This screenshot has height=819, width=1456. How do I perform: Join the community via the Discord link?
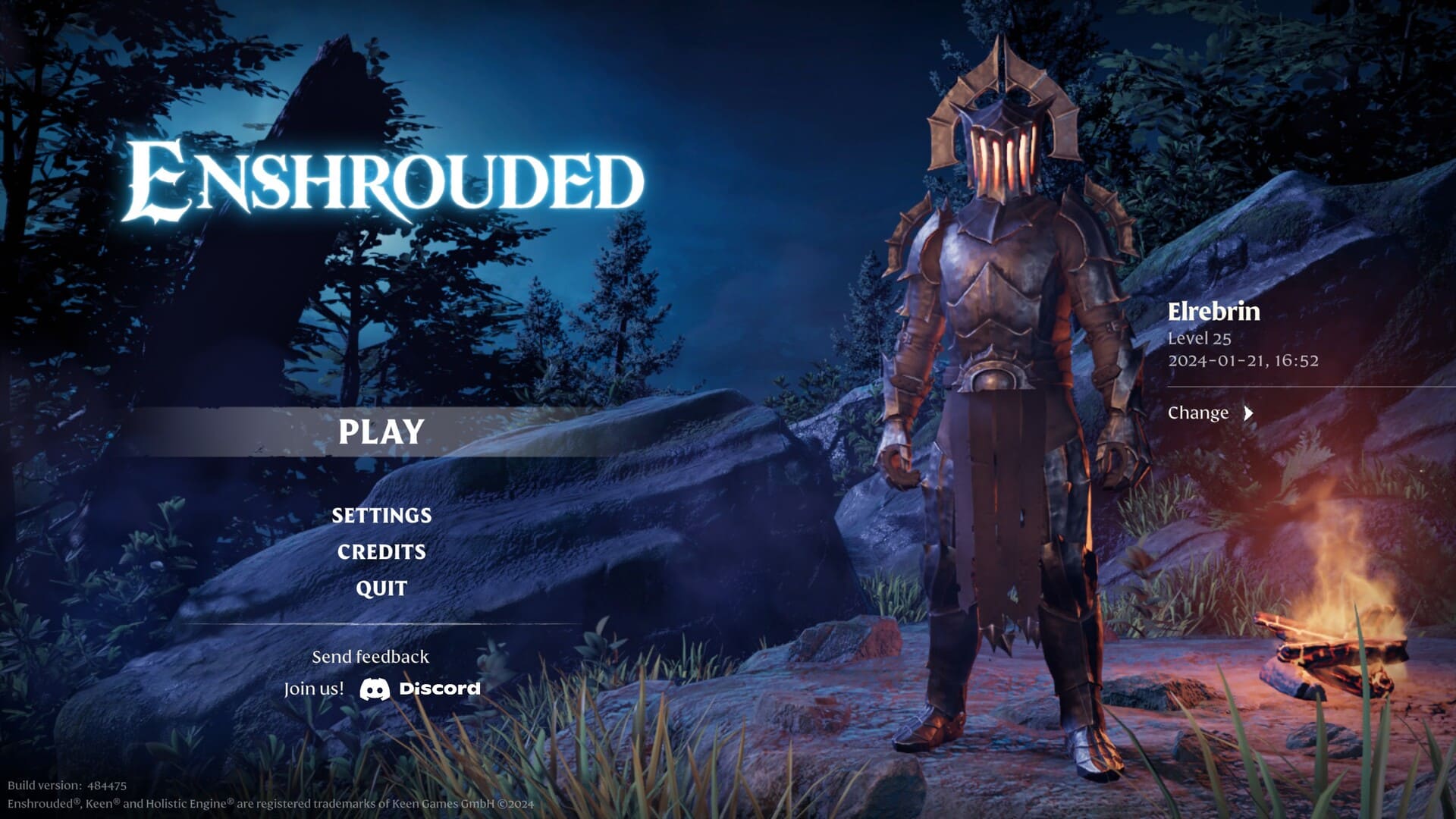pos(417,689)
